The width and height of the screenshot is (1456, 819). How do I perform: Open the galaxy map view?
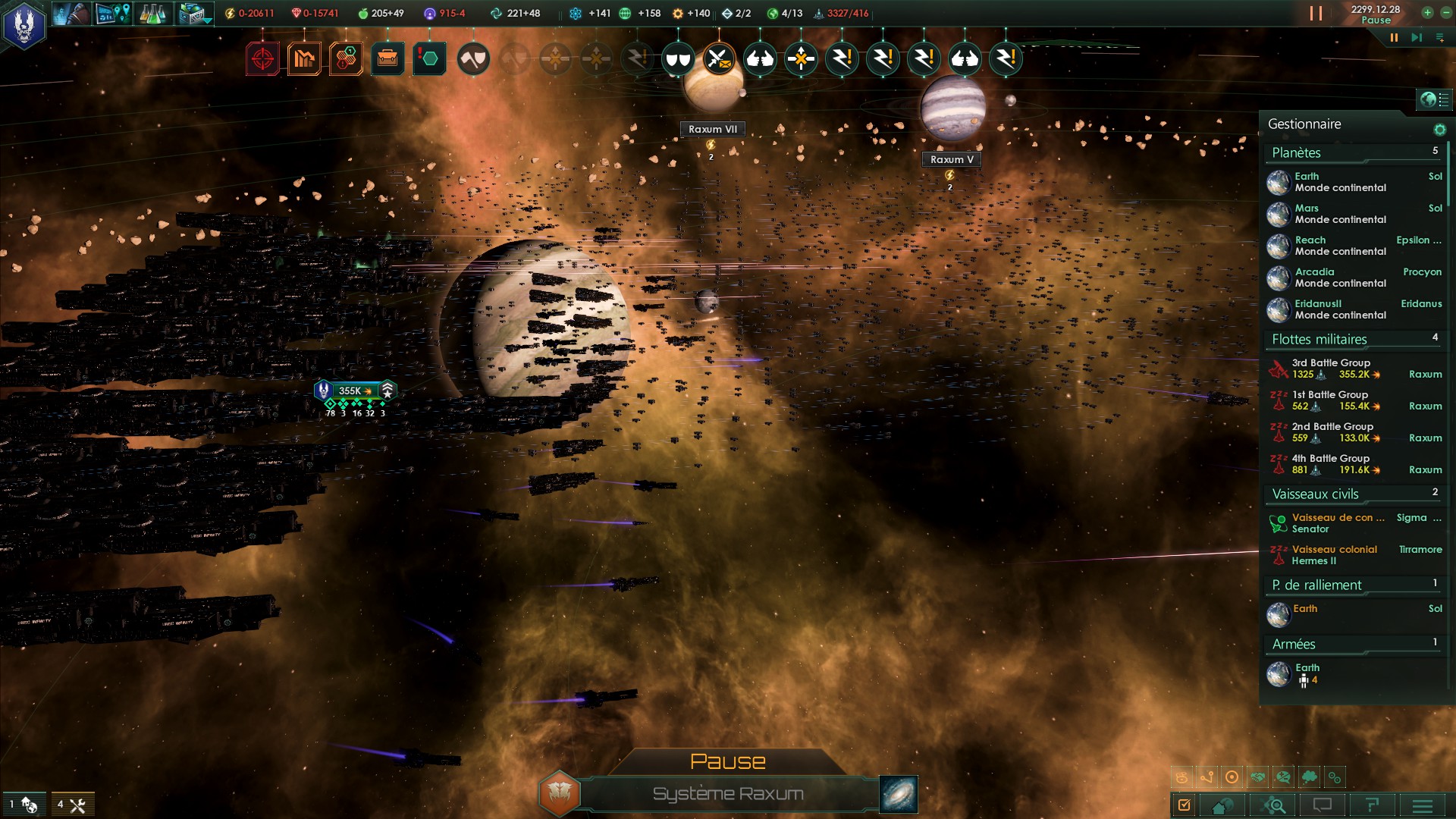899,794
